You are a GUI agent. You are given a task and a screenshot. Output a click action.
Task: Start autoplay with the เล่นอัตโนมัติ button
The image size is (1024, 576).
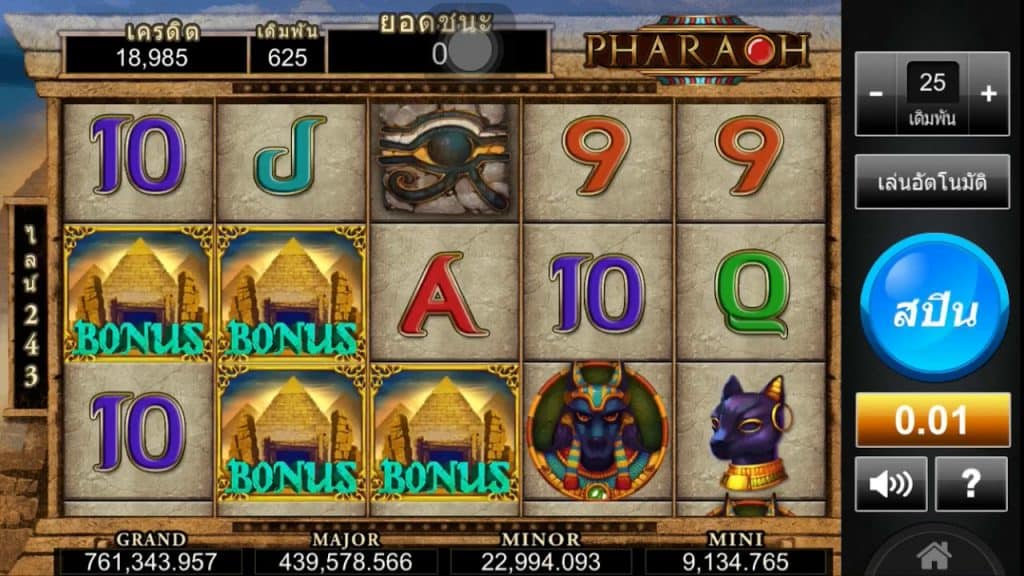tap(932, 182)
